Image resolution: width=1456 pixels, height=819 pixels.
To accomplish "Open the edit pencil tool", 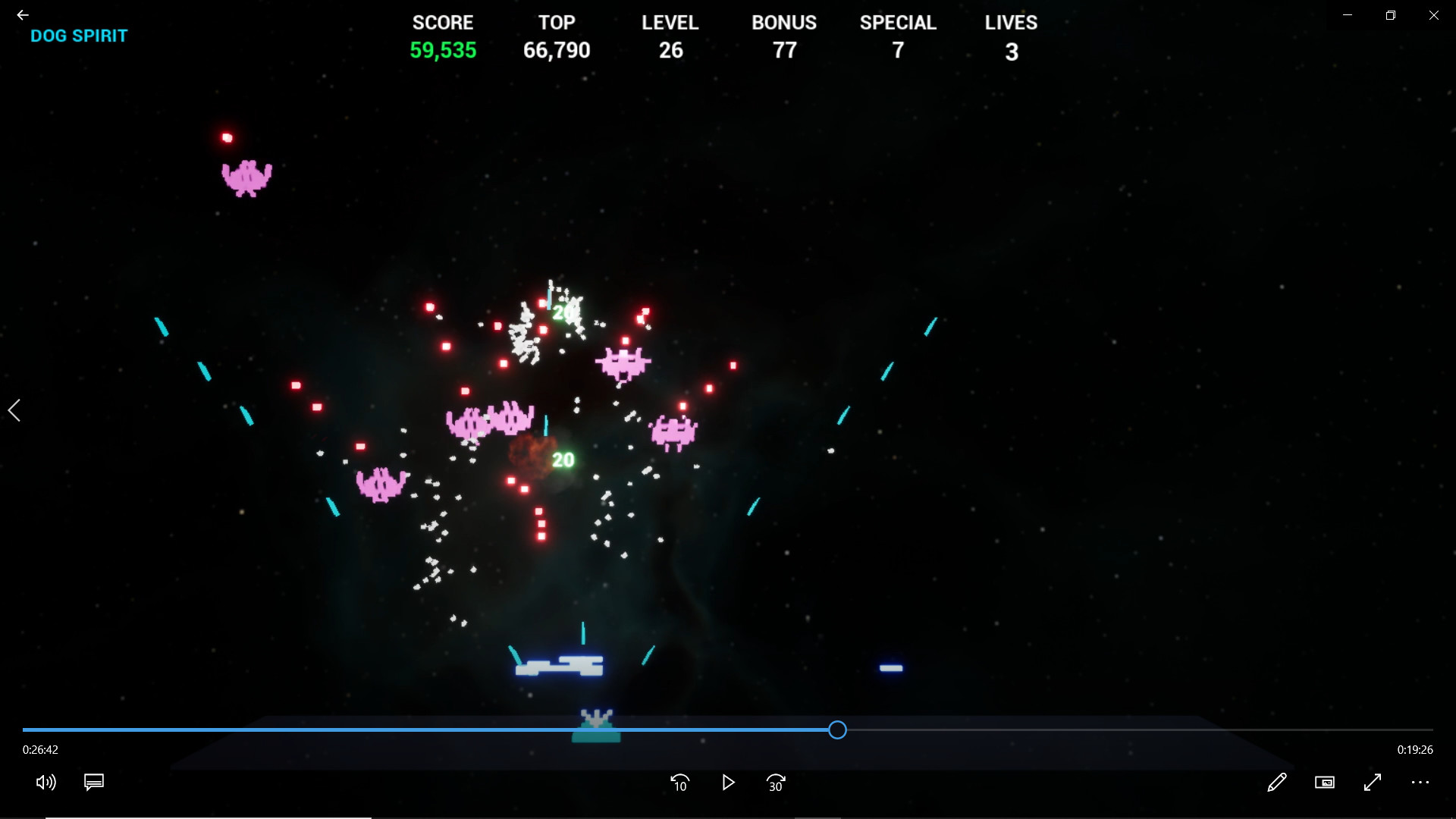I will coord(1277,783).
